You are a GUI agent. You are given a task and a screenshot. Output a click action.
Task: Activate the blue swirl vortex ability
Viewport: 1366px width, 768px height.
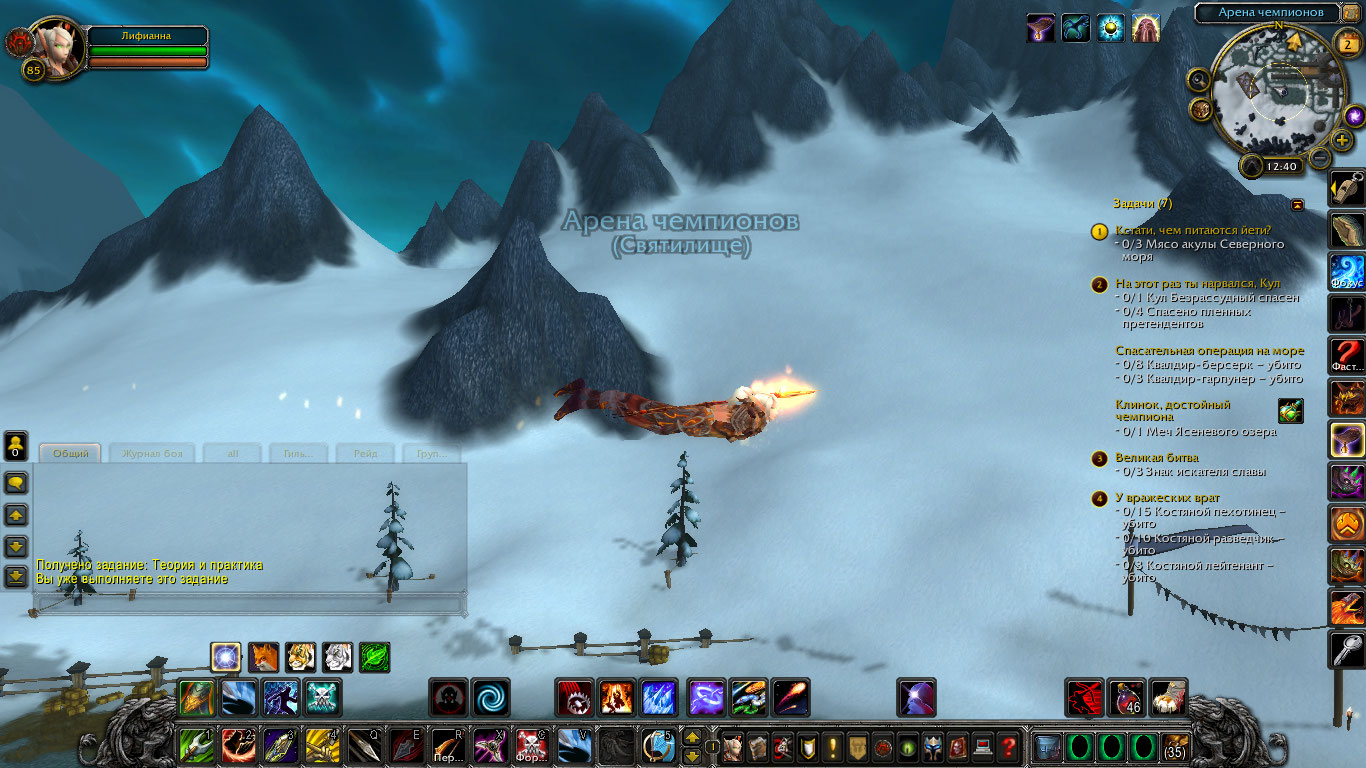(491, 697)
